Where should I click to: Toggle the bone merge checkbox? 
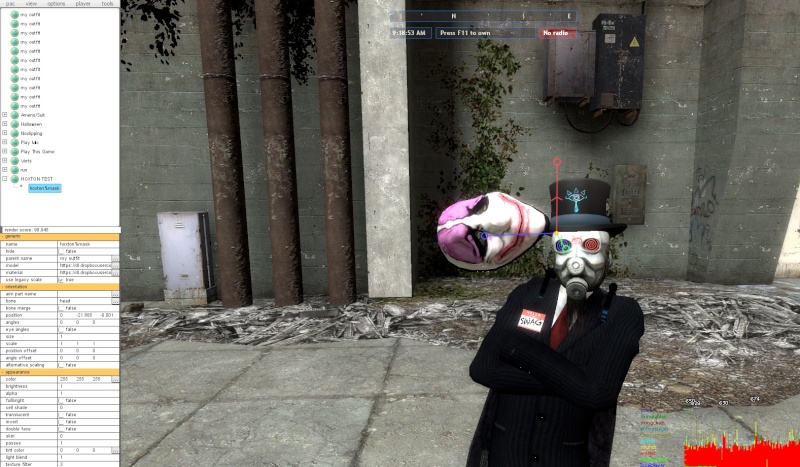coord(61,308)
